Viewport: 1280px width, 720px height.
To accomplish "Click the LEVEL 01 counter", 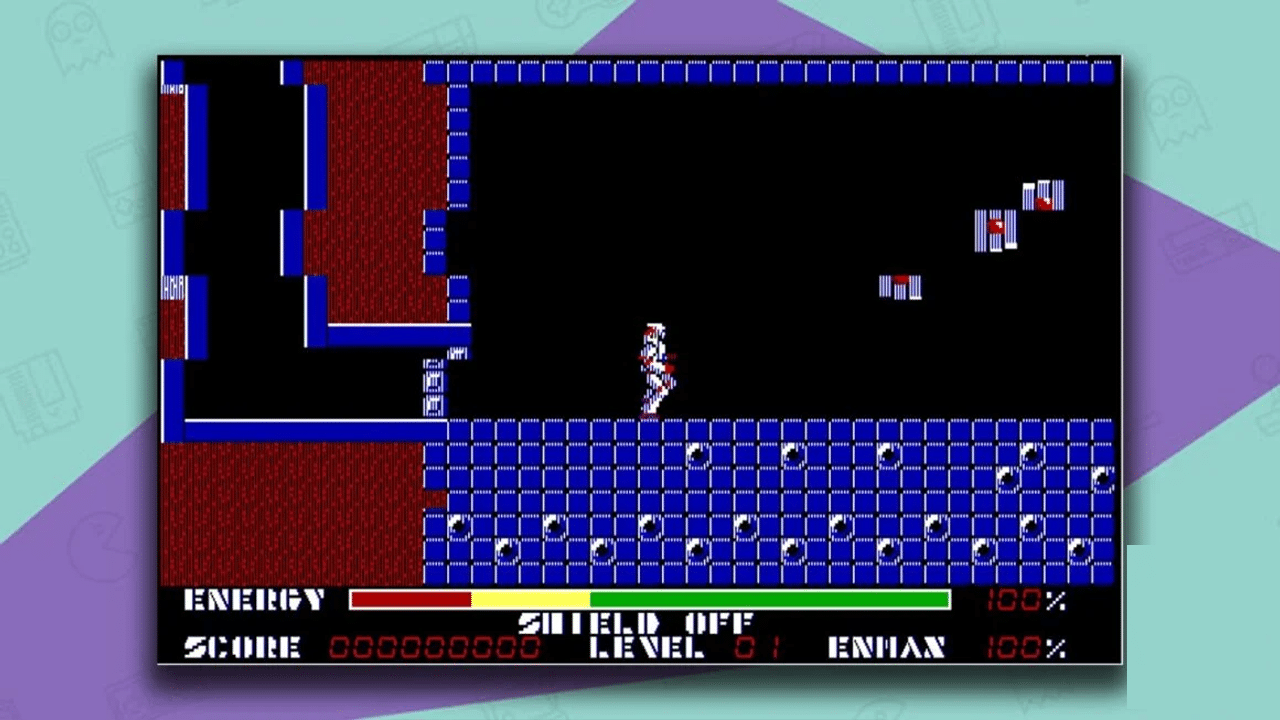I will pos(756,648).
